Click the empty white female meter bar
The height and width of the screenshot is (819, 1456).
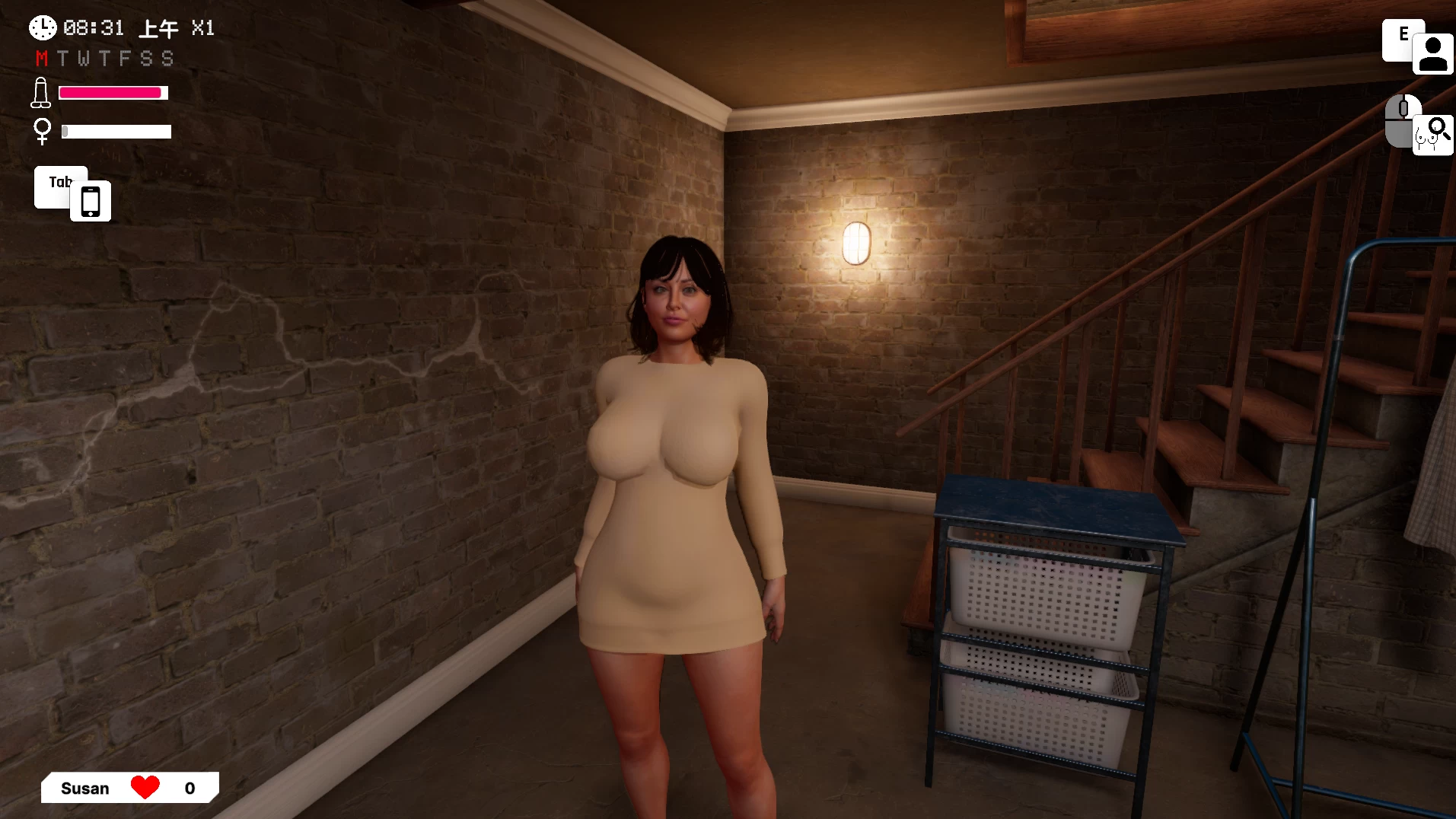(x=116, y=131)
